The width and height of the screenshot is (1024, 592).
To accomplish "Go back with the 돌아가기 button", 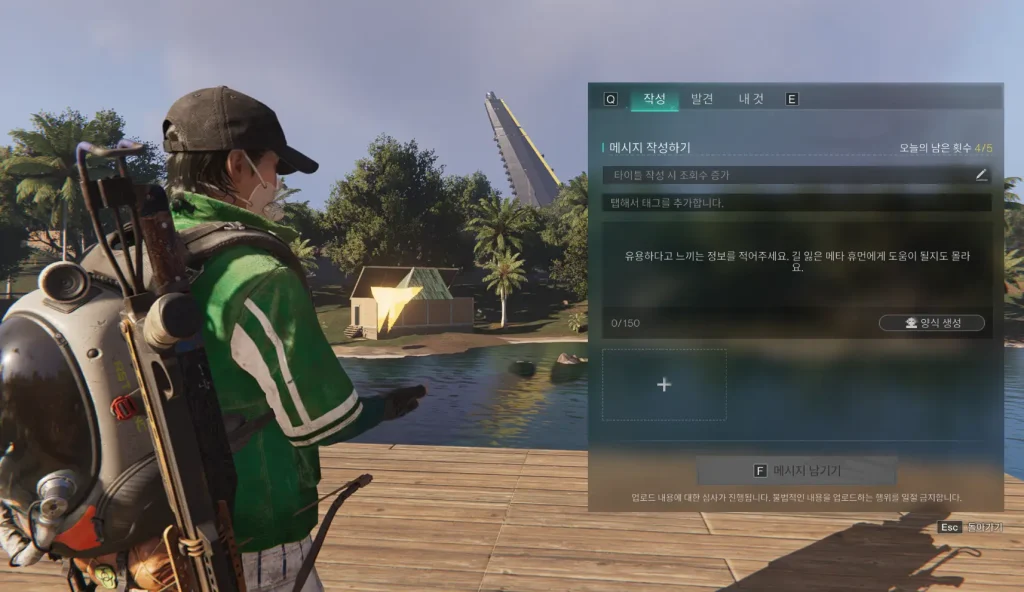I will click(x=974, y=527).
